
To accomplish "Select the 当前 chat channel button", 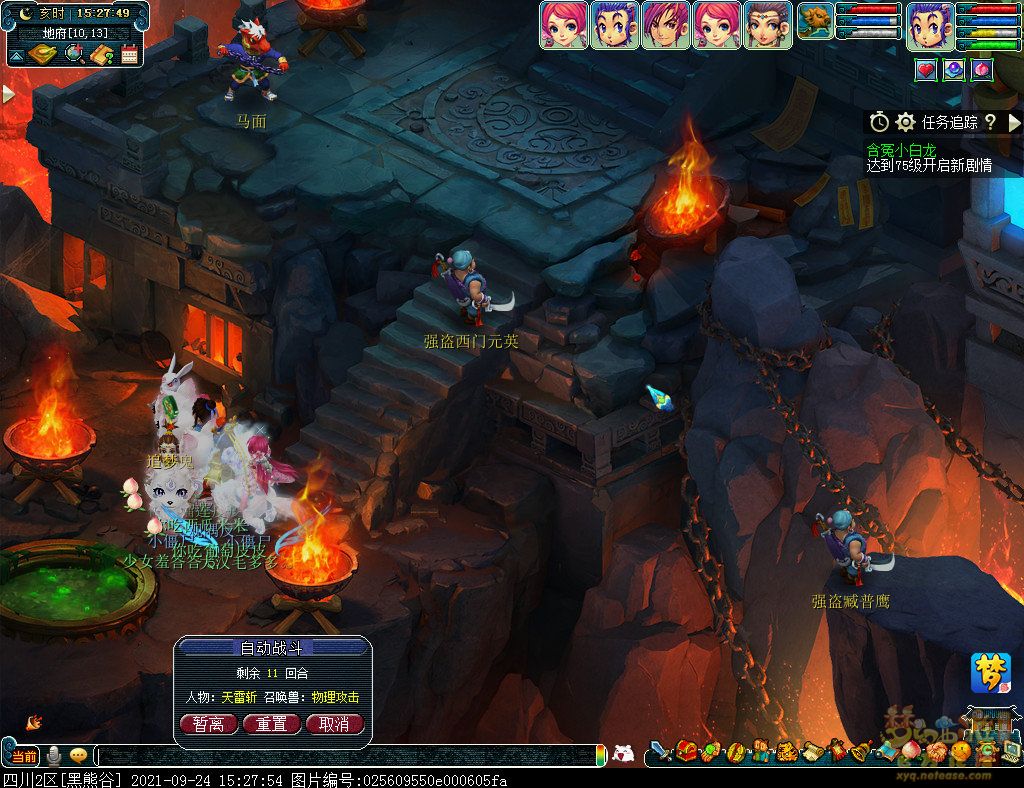I will (x=24, y=756).
